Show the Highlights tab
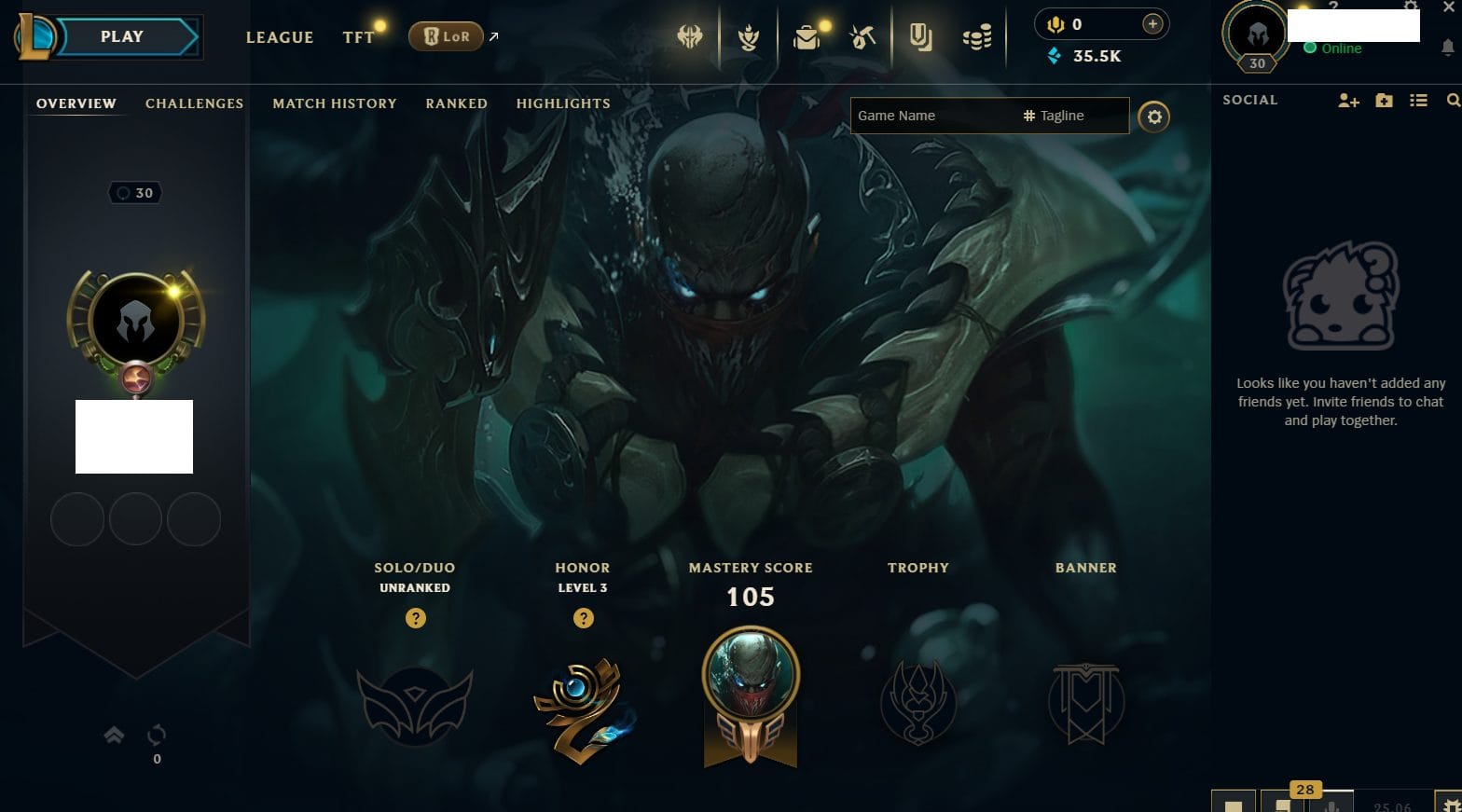 pyautogui.click(x=563, y=103)
